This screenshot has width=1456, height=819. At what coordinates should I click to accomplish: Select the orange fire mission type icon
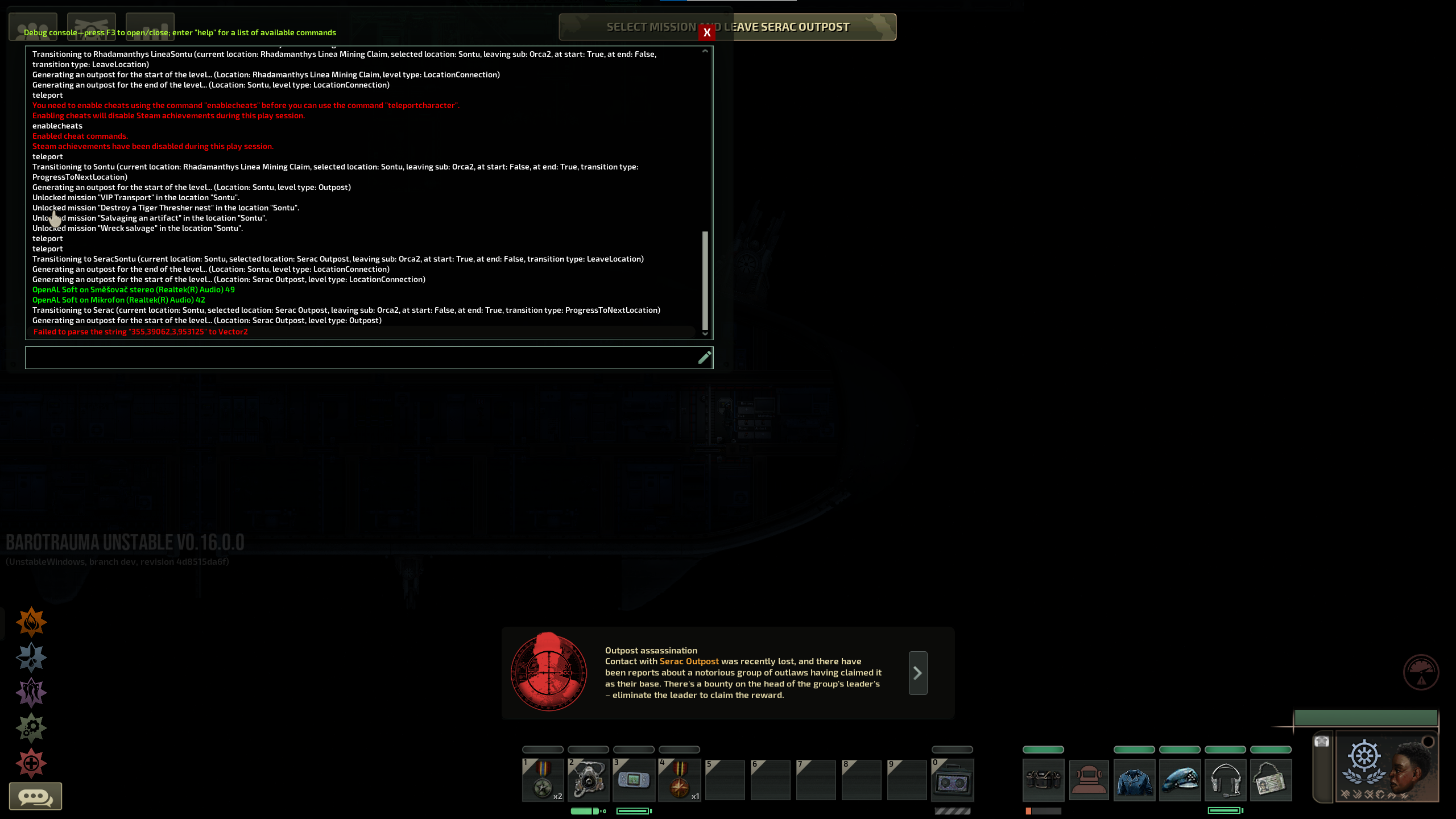[x=31, y=621]
